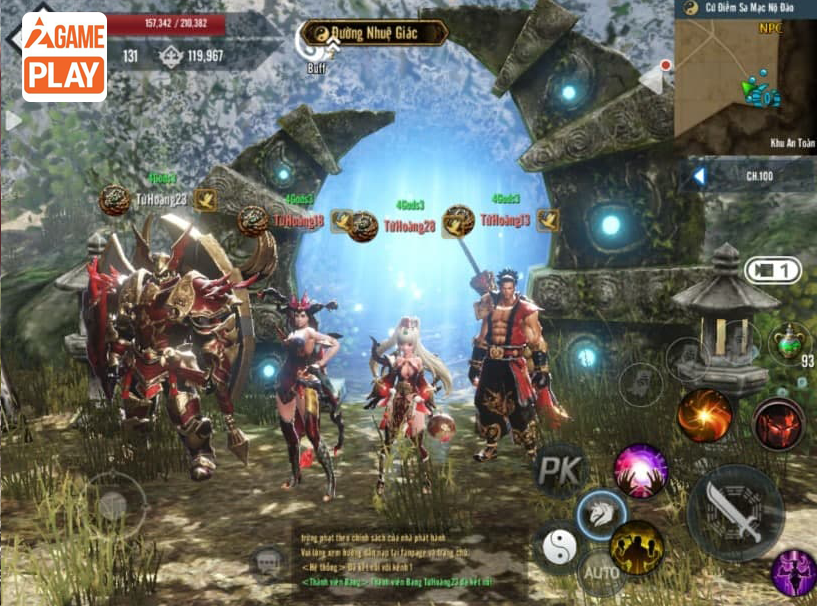Toggle the PK mode button
The height and width of the screenshot is (606, 817).
[558, 471]
